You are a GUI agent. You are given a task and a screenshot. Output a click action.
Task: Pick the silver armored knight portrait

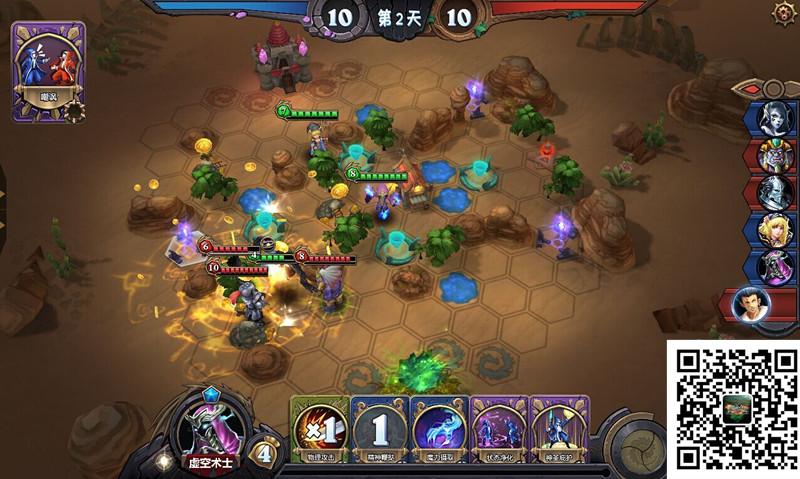(774, 192)
